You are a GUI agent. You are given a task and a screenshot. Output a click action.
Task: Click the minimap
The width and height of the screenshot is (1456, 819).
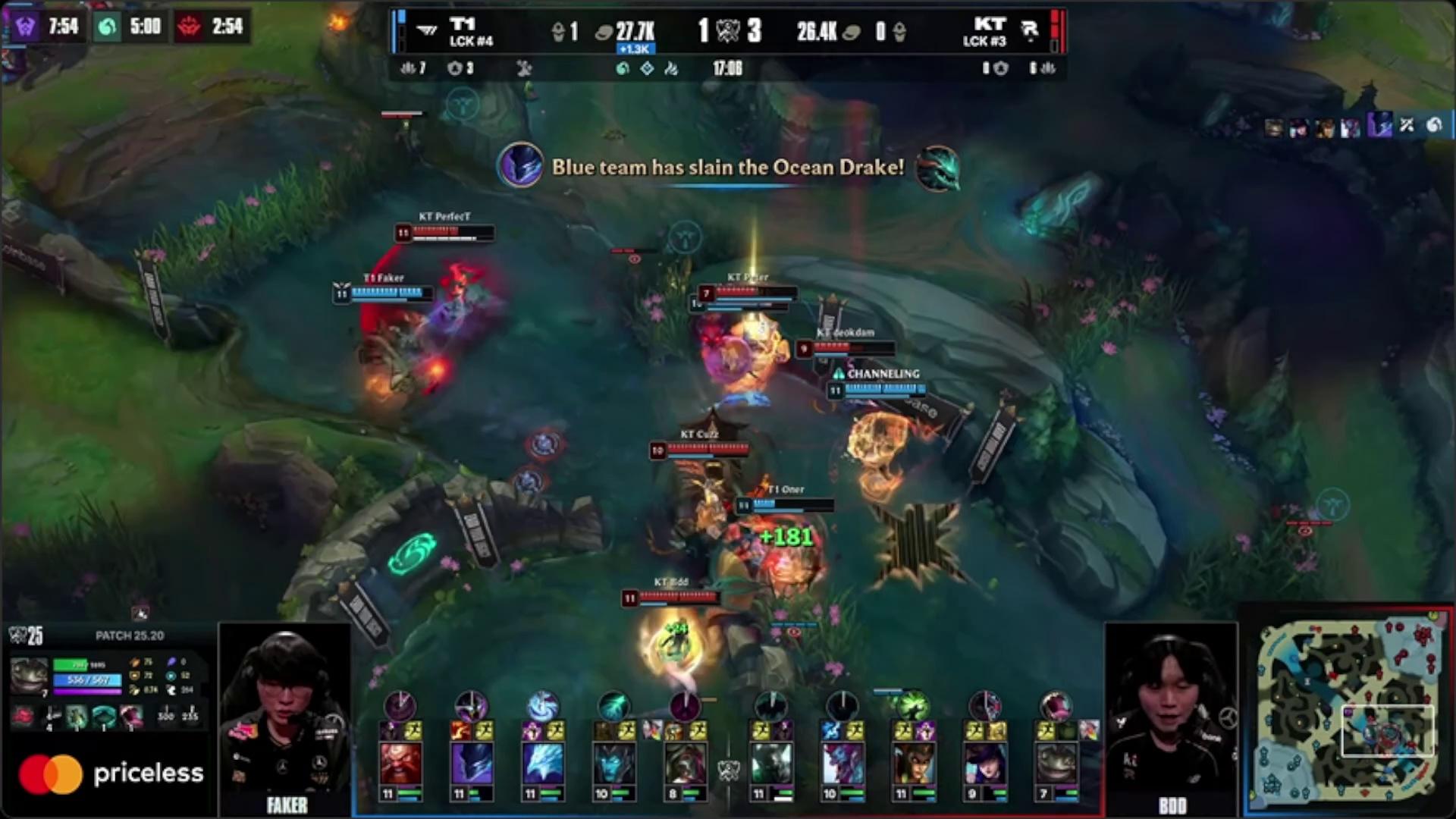tap(1347, 709)
